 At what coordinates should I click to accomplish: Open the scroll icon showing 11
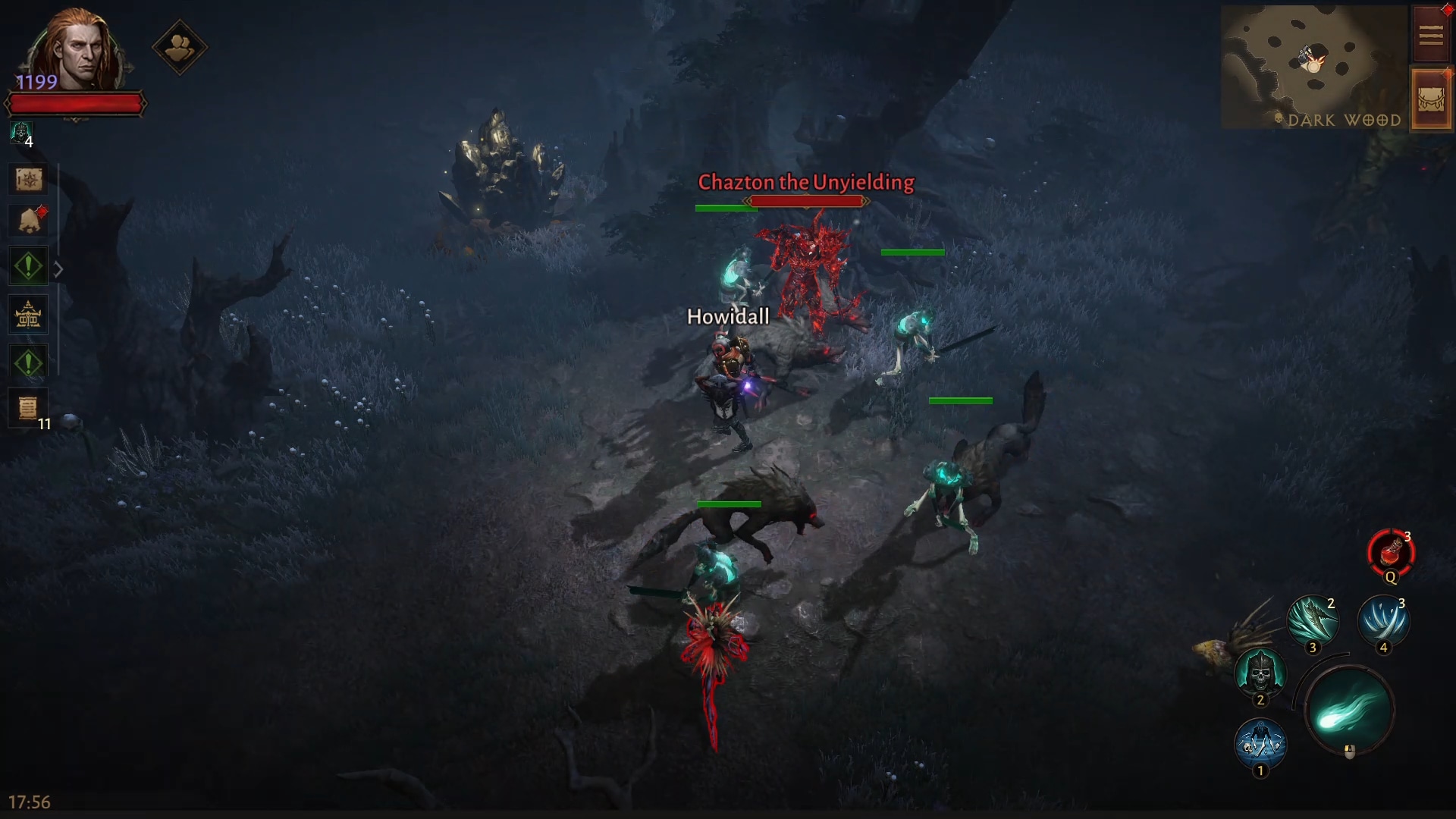(x=29, y=409)
